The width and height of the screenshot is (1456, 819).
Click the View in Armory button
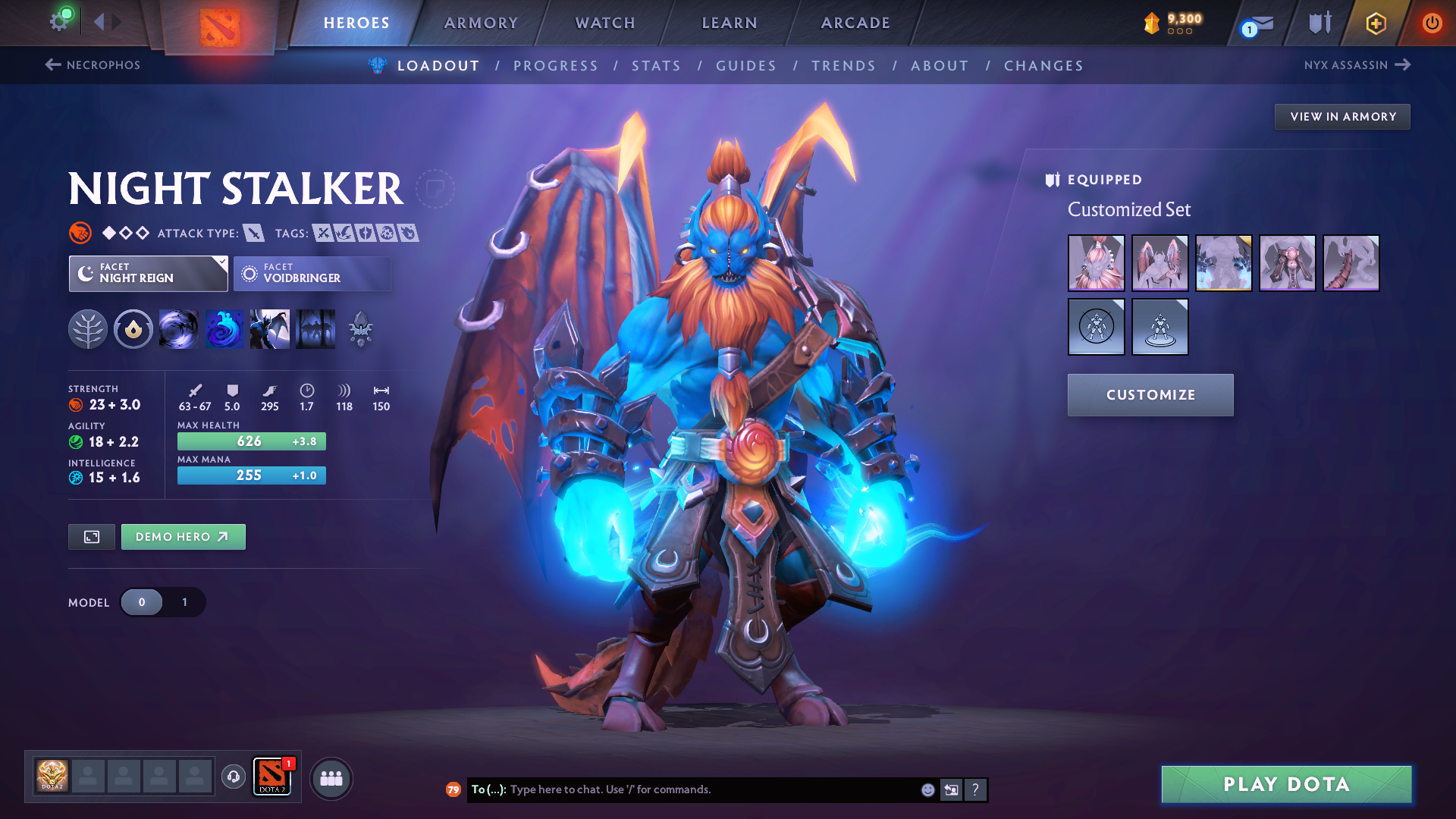pyautogui.click(x=1342, y=117)
